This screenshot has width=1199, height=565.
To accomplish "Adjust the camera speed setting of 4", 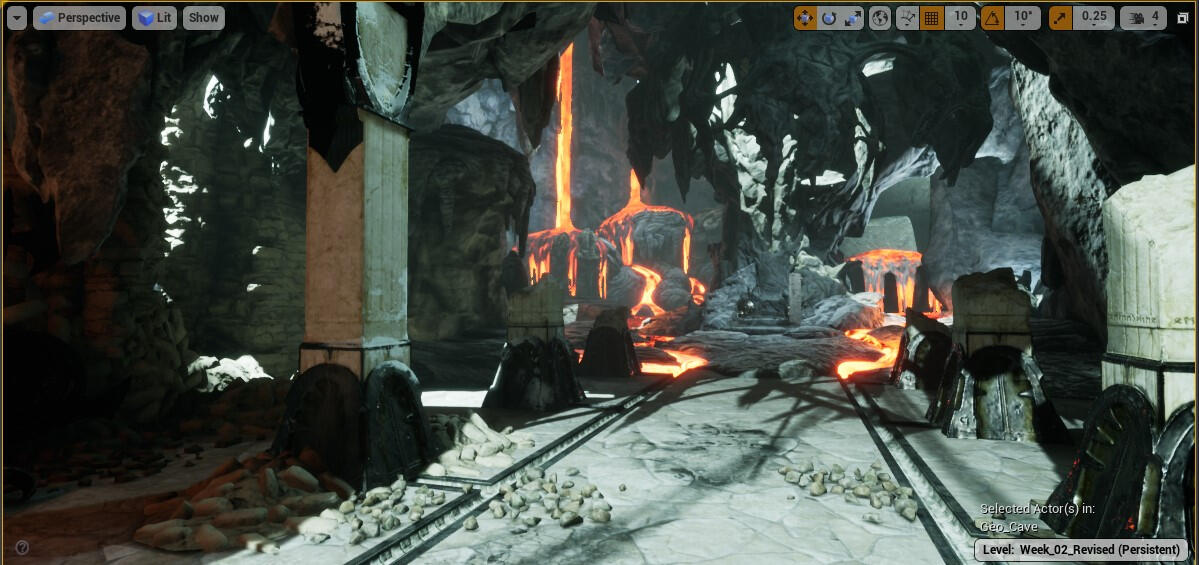I will pyautogui.click(x=1145, y=17).
